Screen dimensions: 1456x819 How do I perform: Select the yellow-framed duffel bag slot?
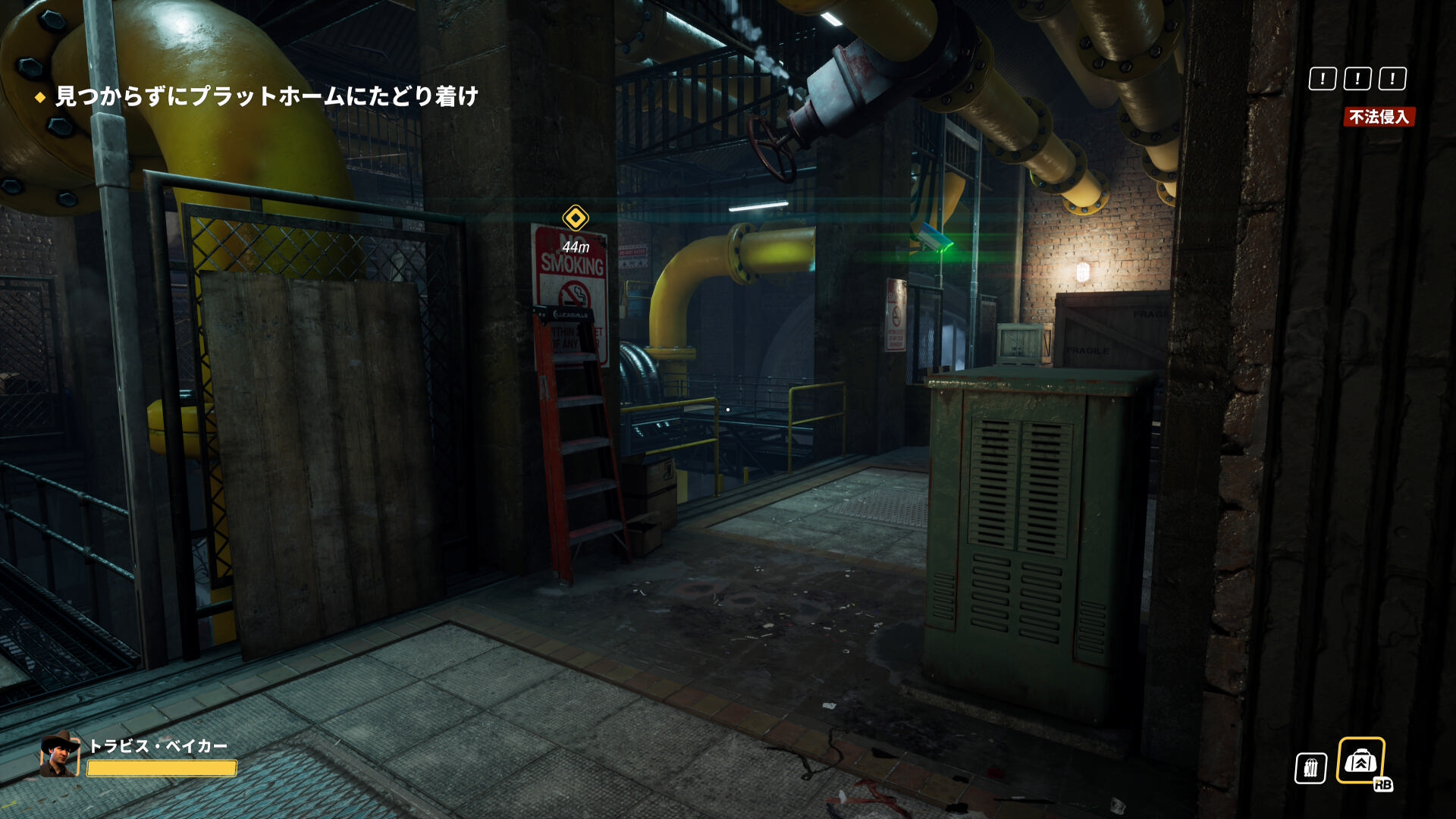tap(1360, 760)
